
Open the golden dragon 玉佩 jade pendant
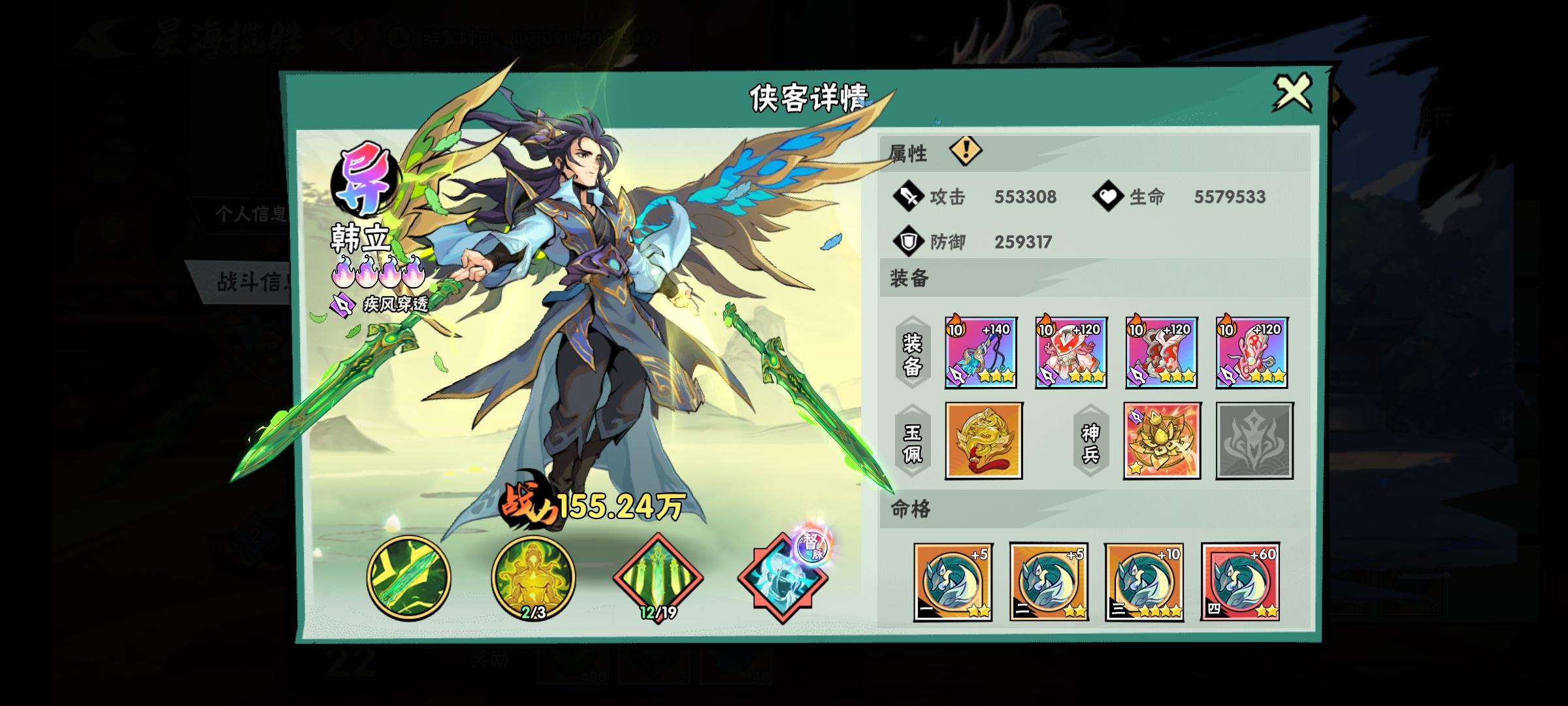(x=984, y=439)
